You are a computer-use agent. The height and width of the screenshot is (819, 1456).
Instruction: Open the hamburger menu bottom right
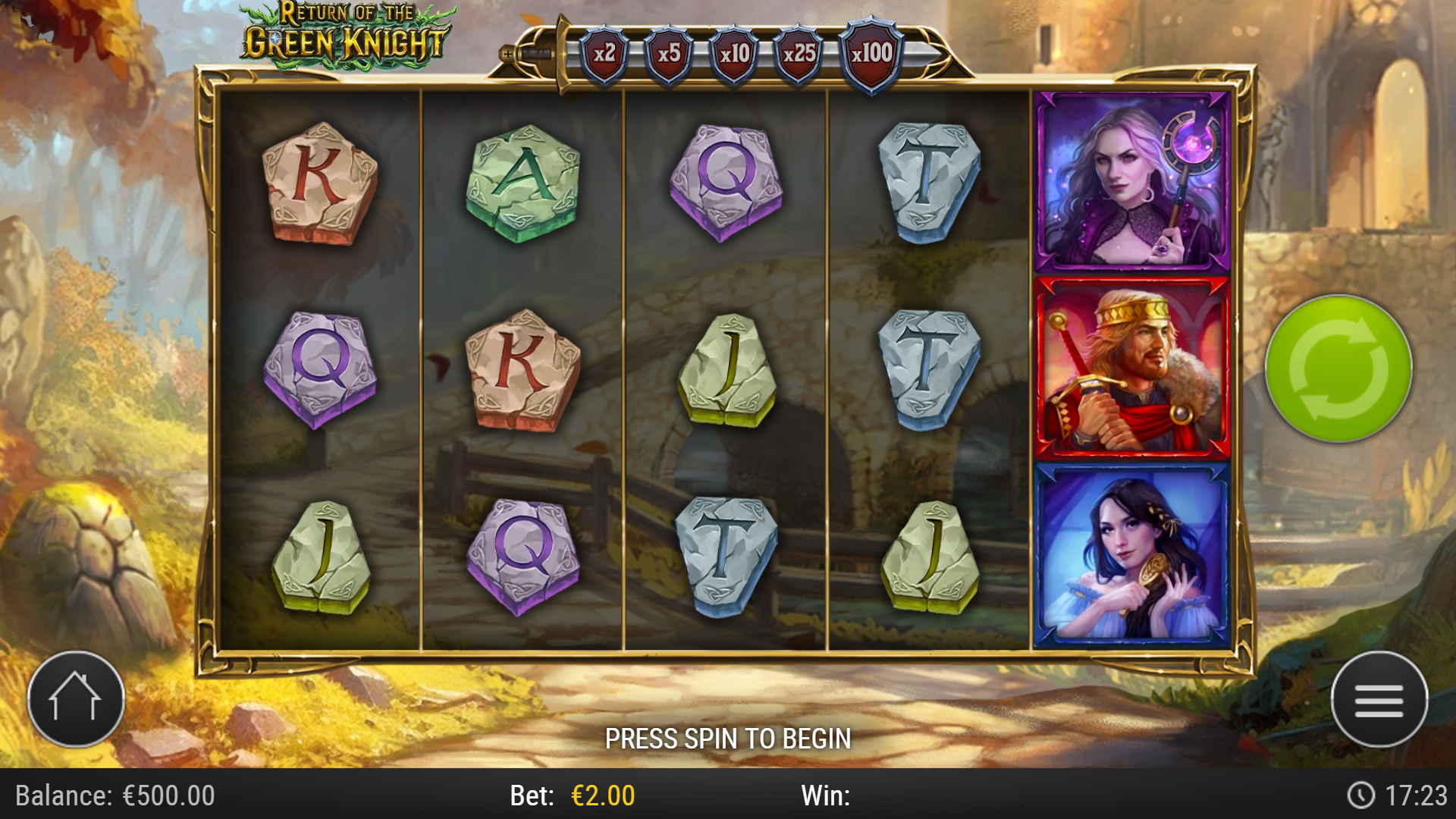[x=1382, y=699]
